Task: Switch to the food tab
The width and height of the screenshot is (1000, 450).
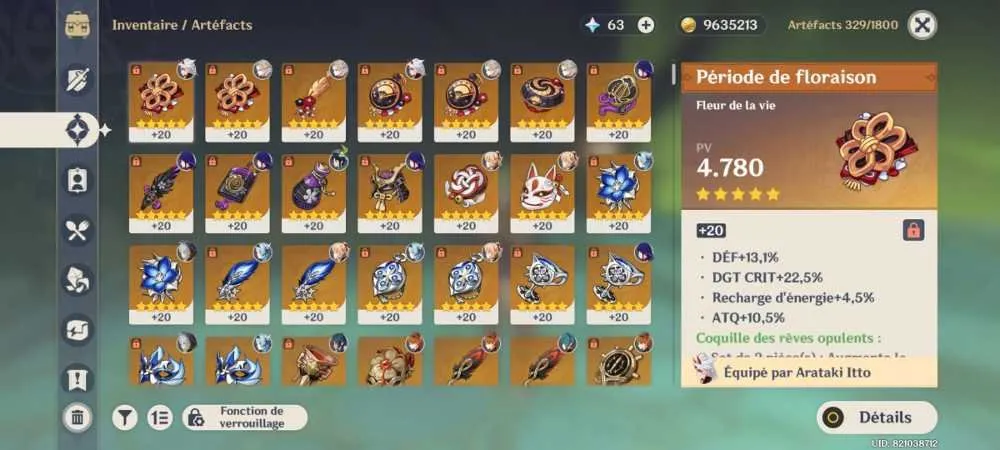Action: pyautogui.click(x=78, y=231)
